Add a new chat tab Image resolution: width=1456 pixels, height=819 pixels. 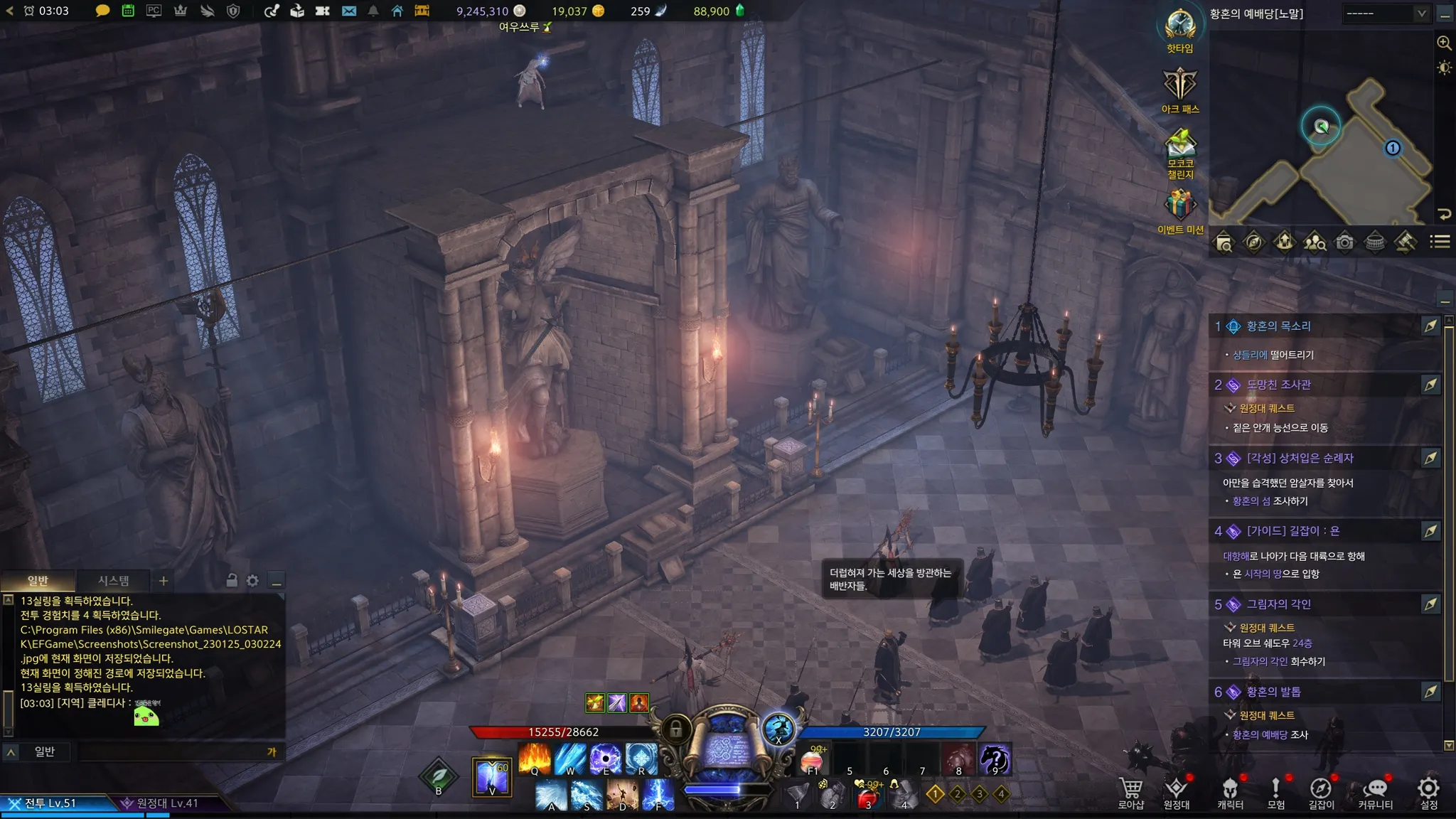pos(164,581)
